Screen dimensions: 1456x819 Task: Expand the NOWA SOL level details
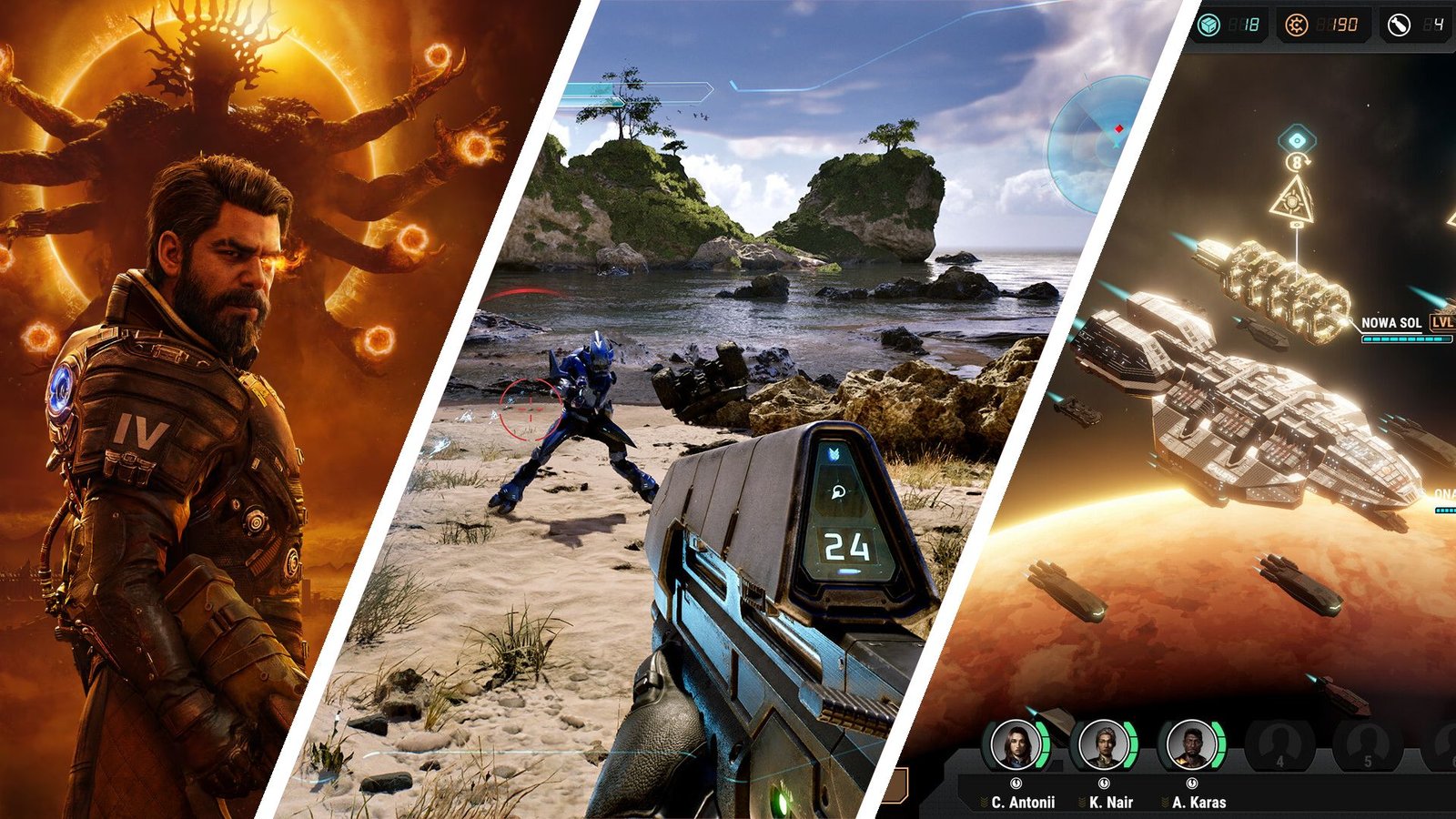(x=1442, y=322)
